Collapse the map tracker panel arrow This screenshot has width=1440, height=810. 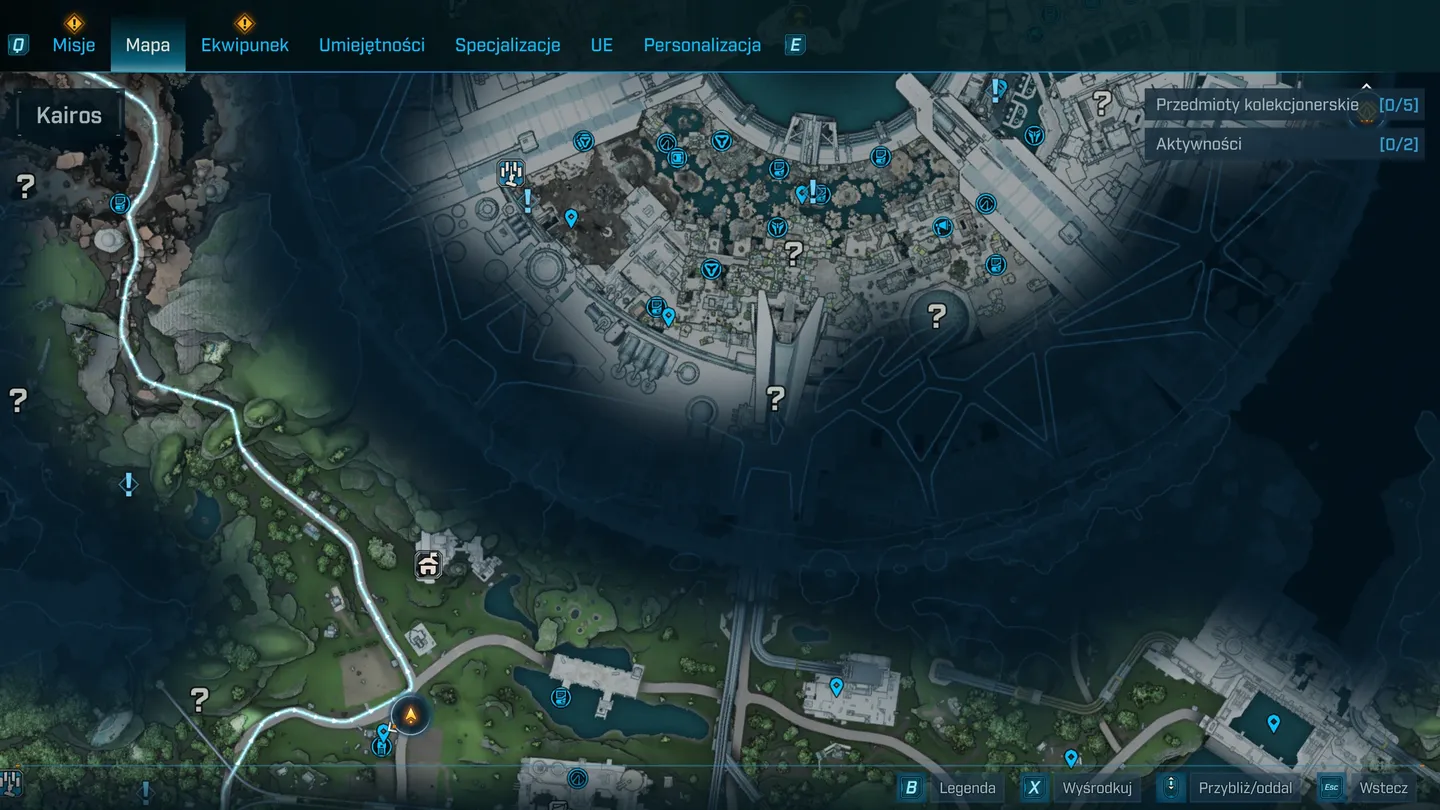(1367, 87)
